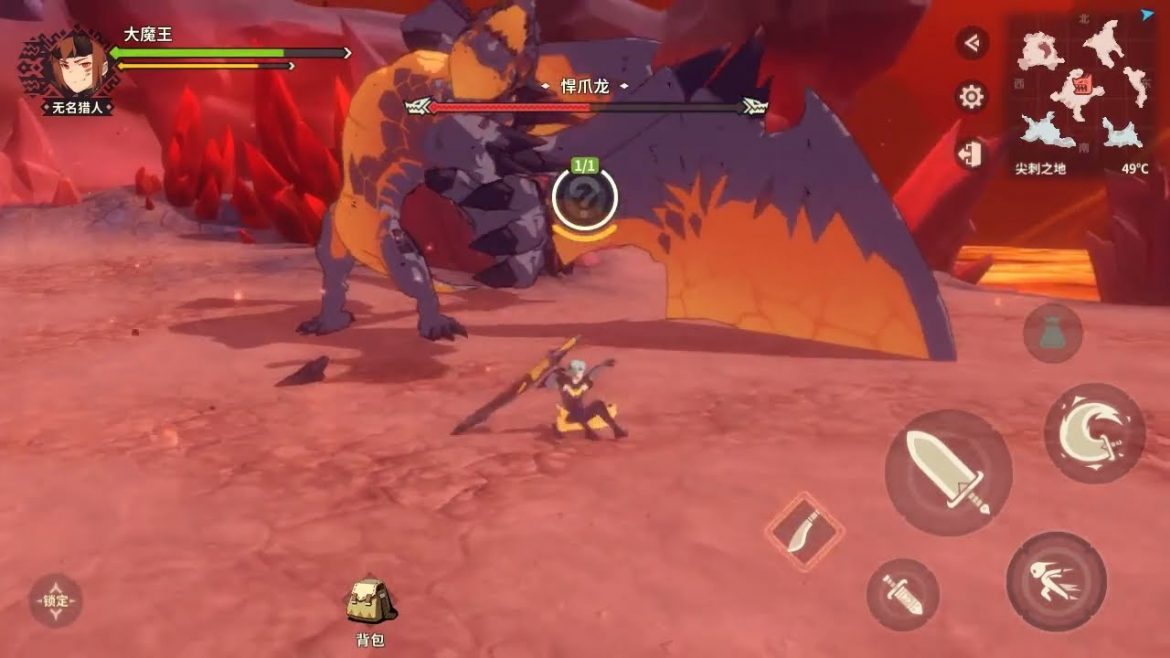Tap the small dagger attack button

point(903,594)
